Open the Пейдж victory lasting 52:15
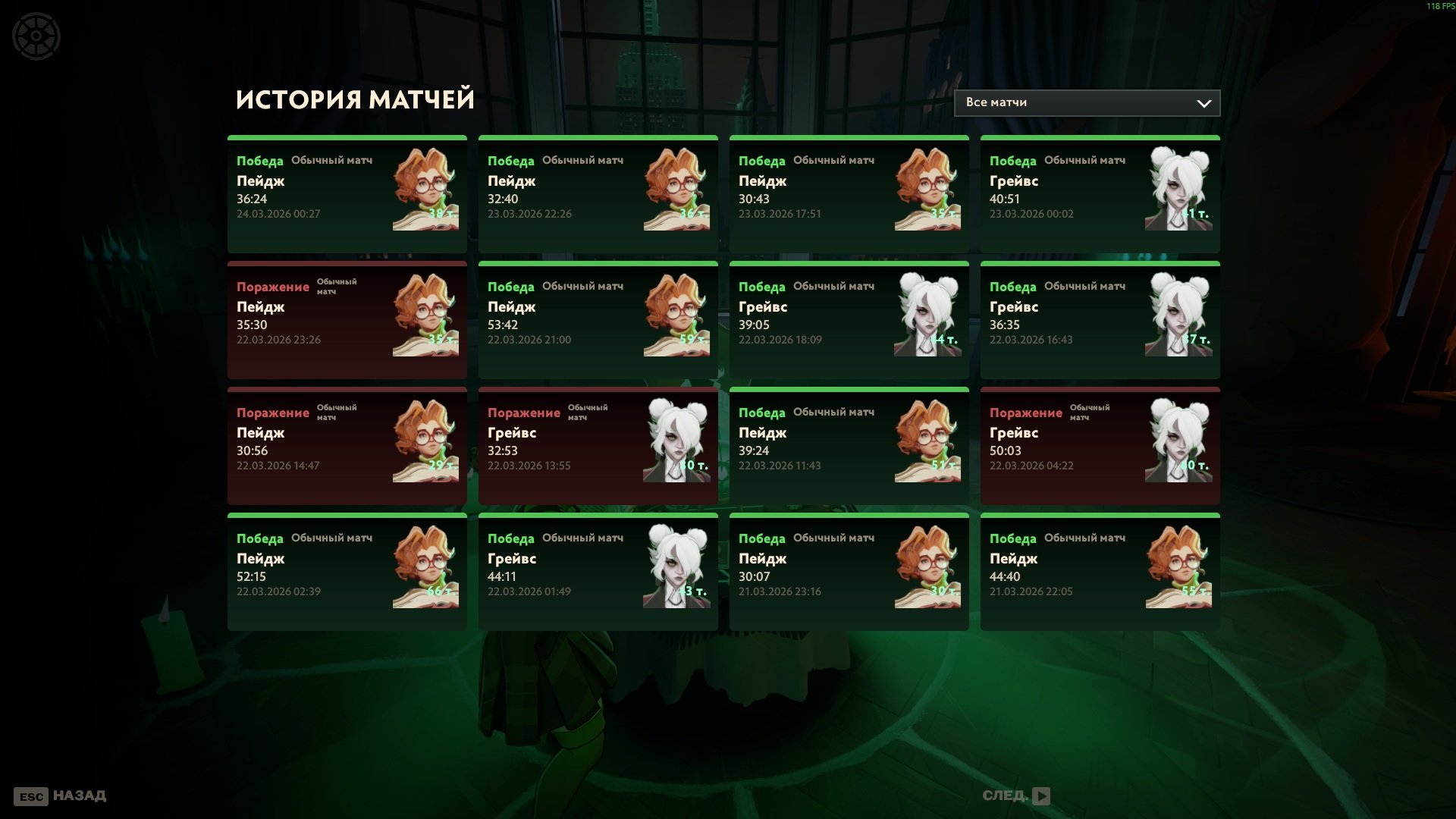 click(x=347, y=572)
